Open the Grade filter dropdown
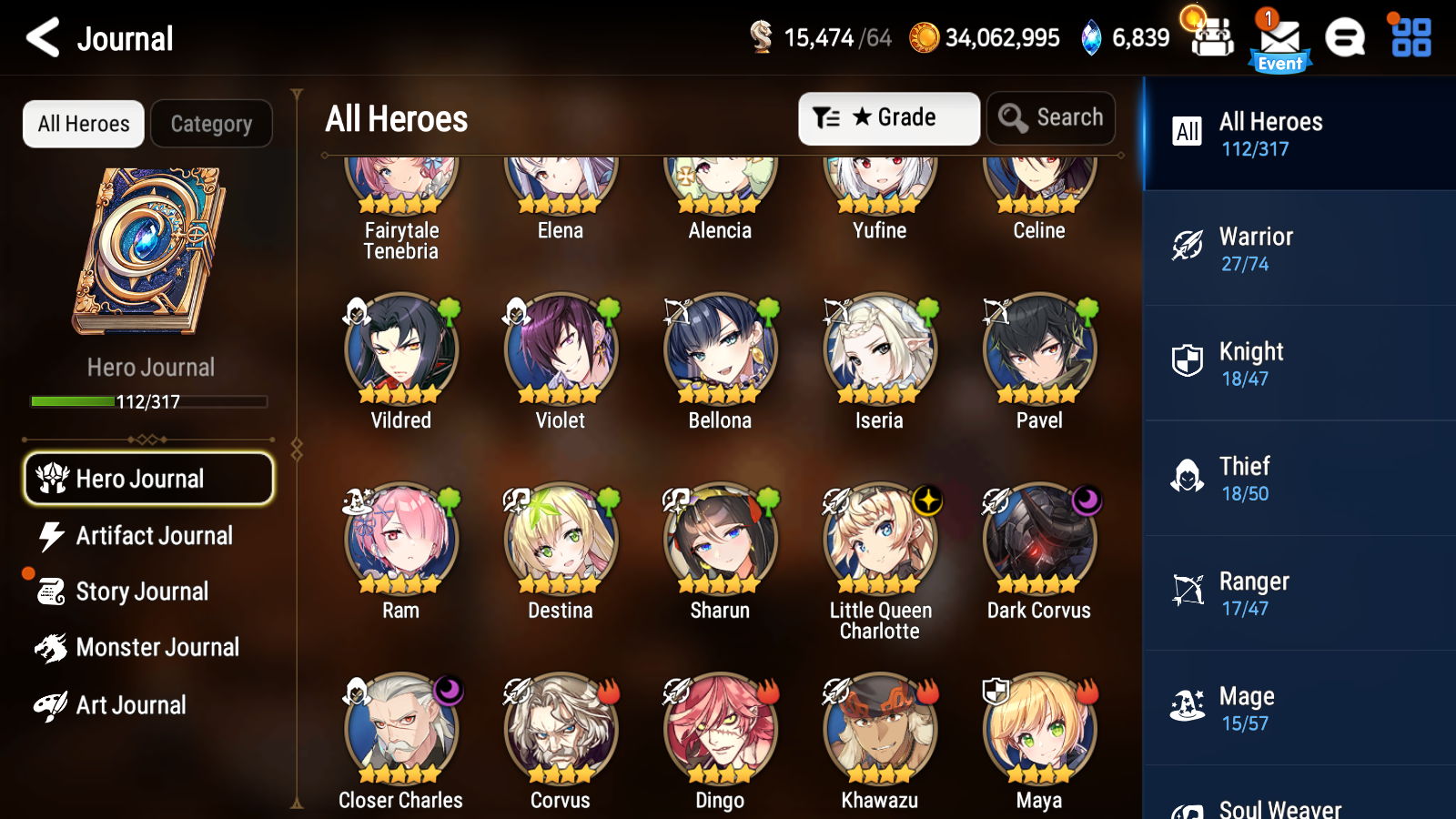Image resolution: width=1456 pixels, height=819 pixels. 888,117
